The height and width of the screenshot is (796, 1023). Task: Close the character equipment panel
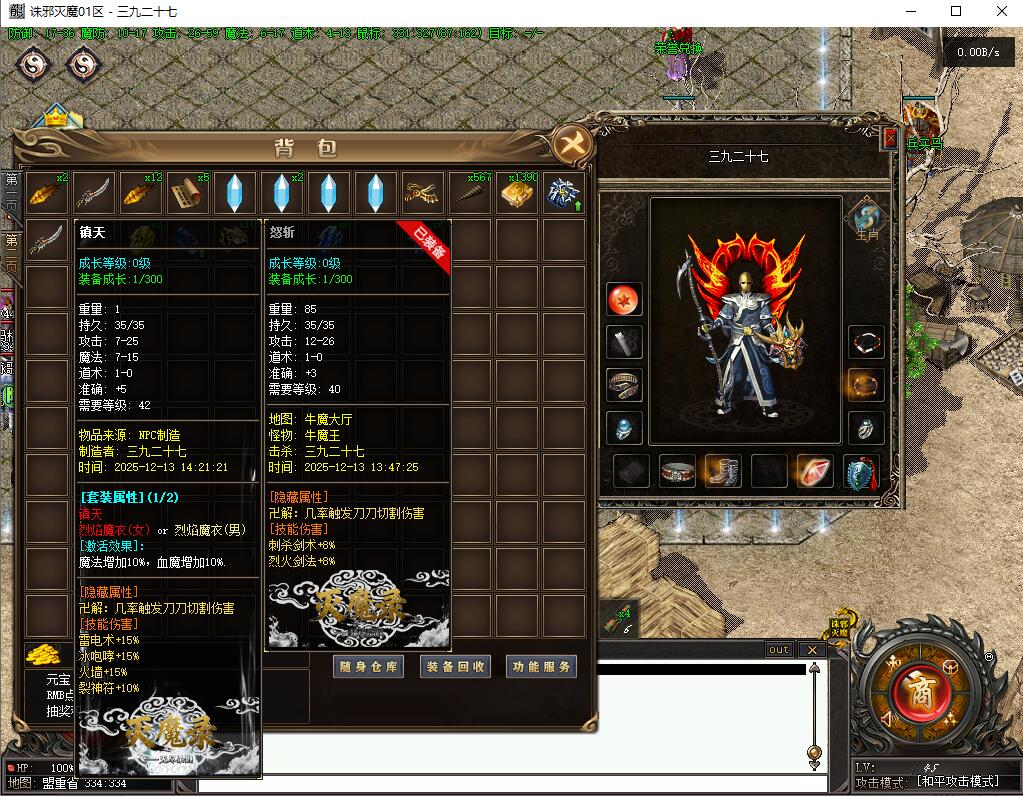coord(890,137)
